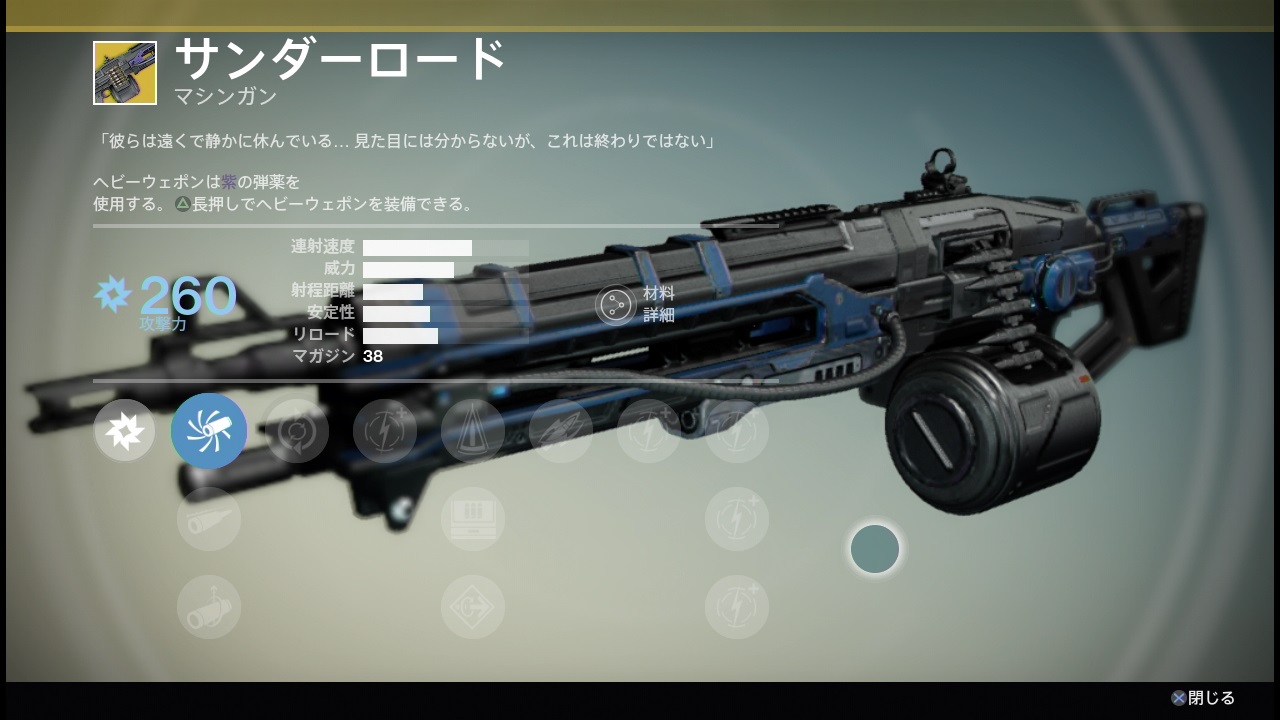Select the white arc damage burst node
1280x720 pixels.
tap(124, 431)
